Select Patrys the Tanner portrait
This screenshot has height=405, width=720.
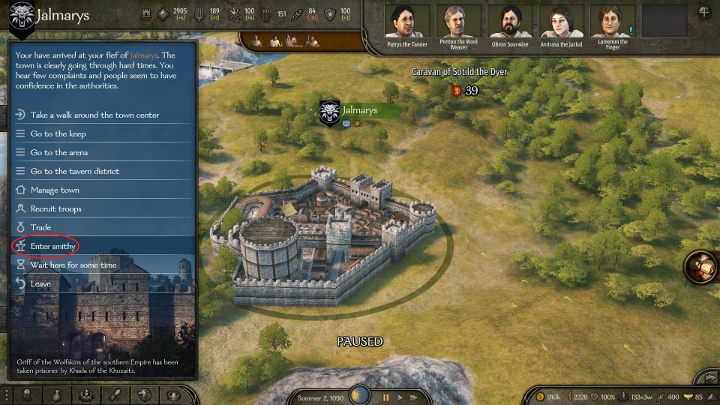pos(409,20)
